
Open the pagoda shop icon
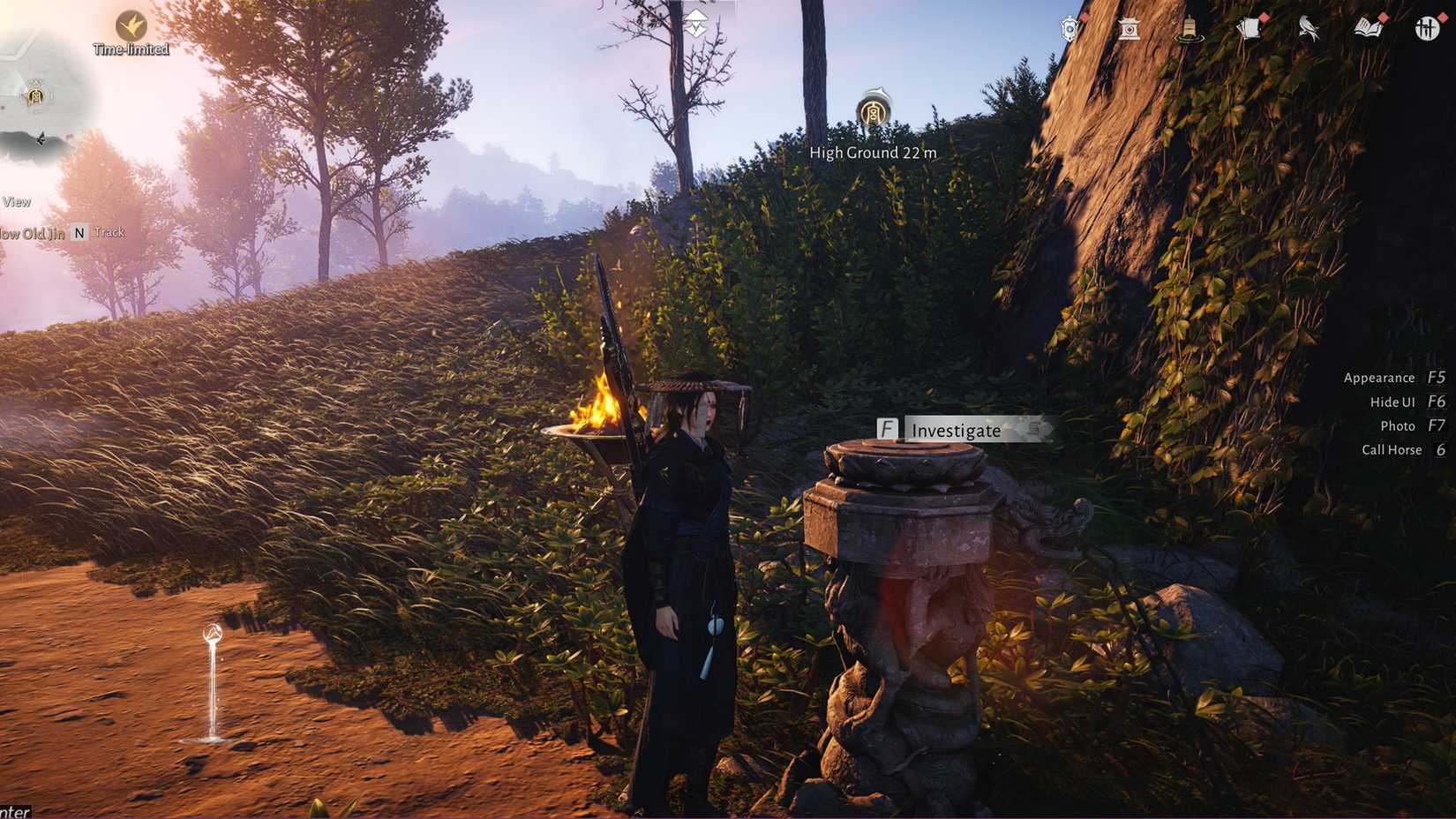(x=1130, y=29)
